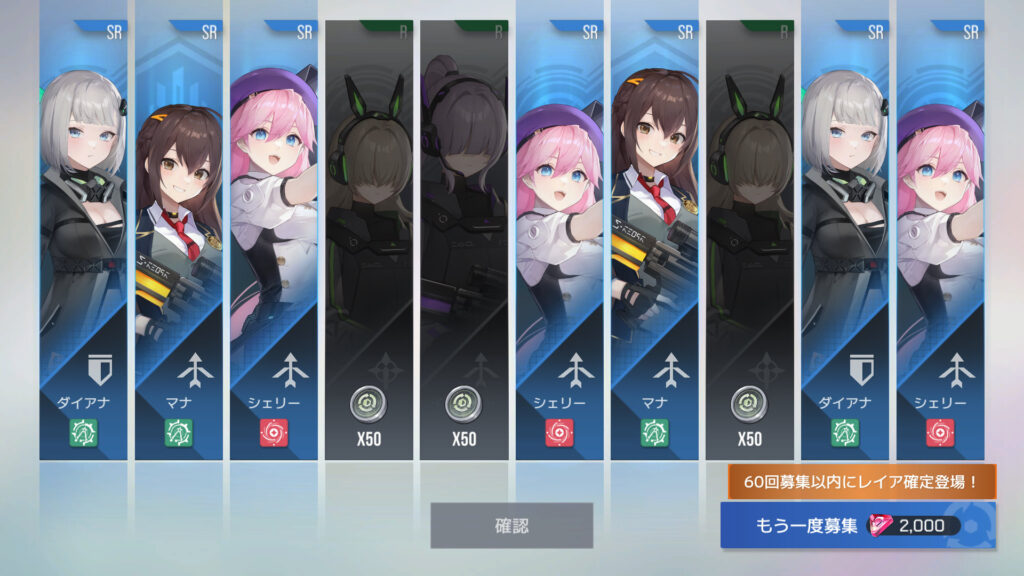This screenshot has width=1024, height=576.
Task: Confirm the recruitment results with 確認
Action: pos(511,525)
